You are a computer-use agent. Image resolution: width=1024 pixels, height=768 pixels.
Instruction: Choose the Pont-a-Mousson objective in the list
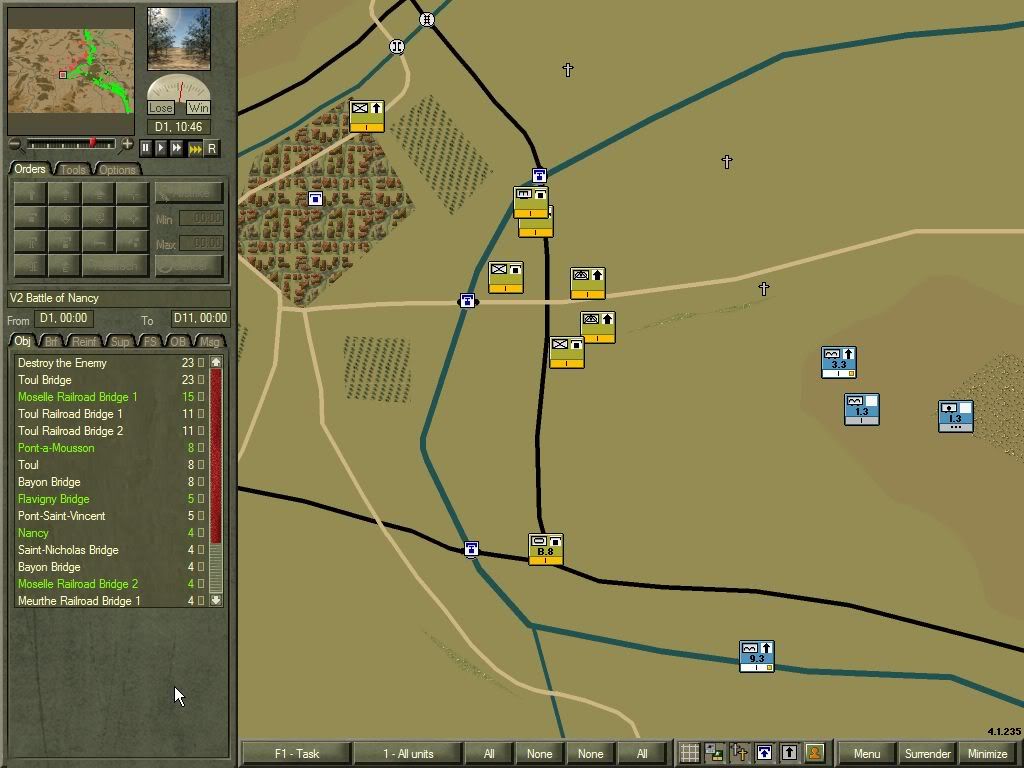coord(56,448)
